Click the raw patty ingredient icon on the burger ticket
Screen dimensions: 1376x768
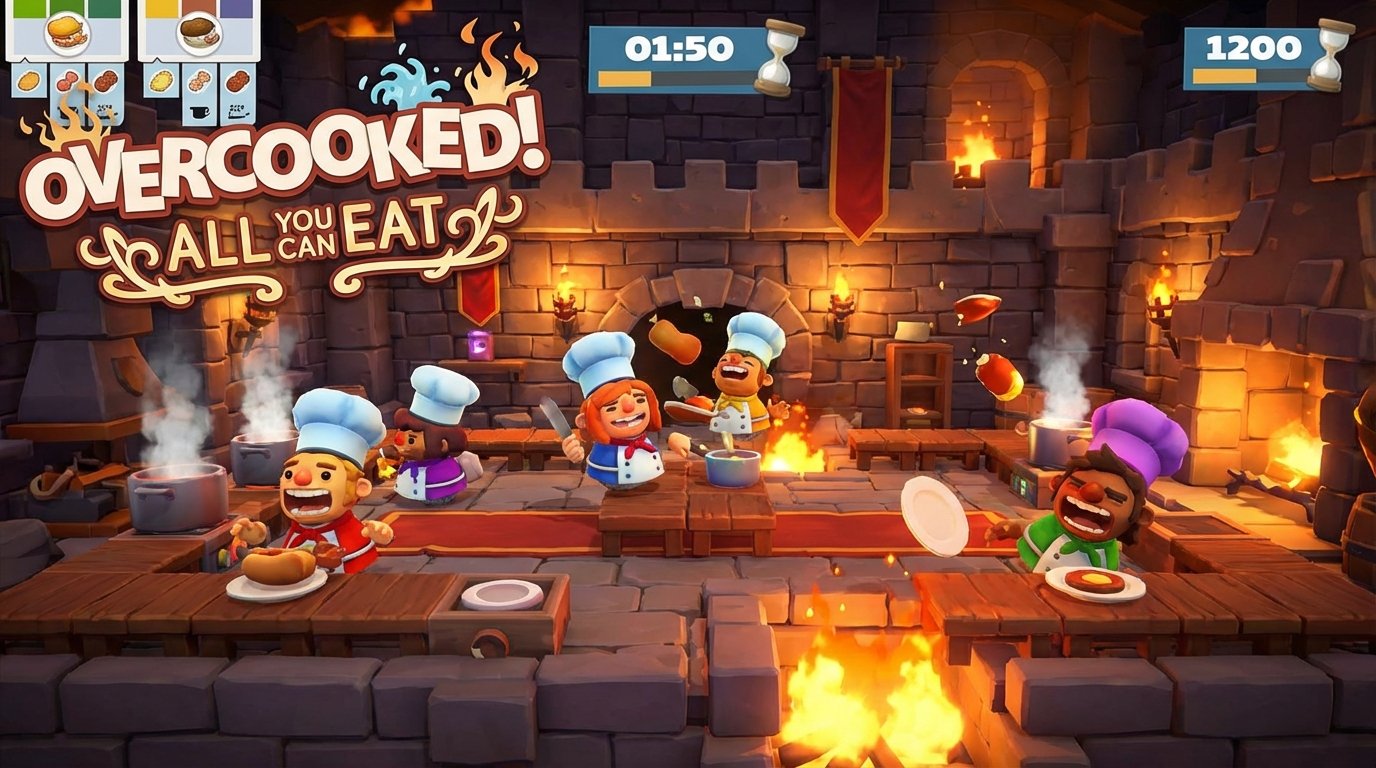pos(68,80)
